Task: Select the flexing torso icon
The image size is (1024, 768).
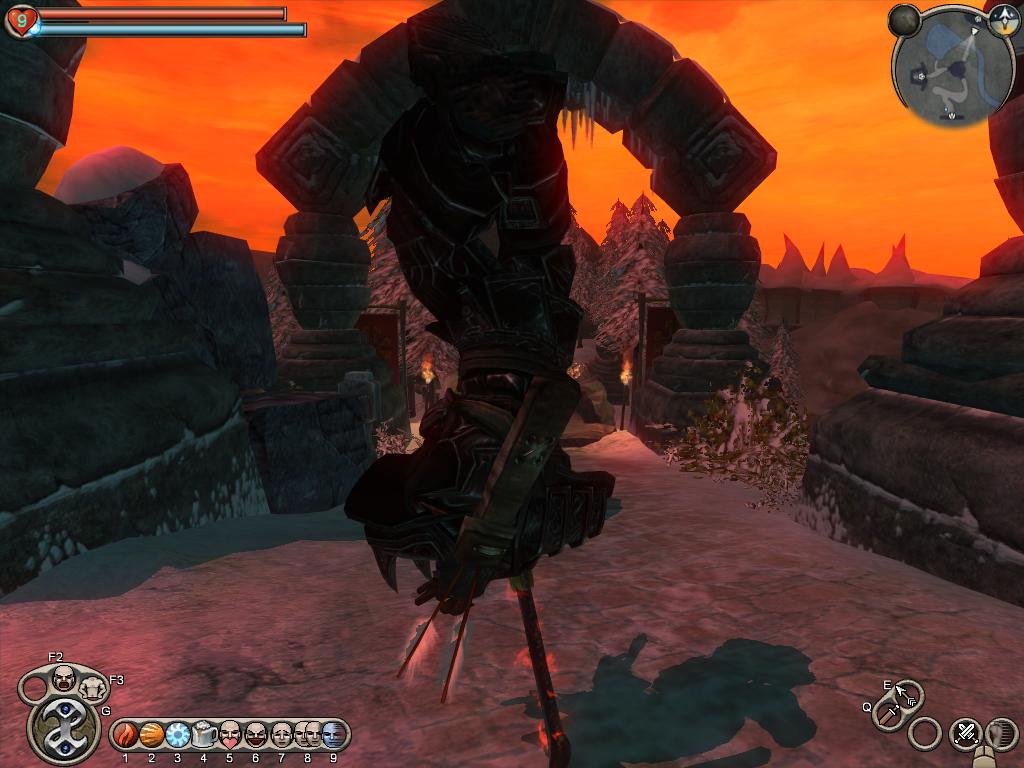Action: [x=93, y=687]
